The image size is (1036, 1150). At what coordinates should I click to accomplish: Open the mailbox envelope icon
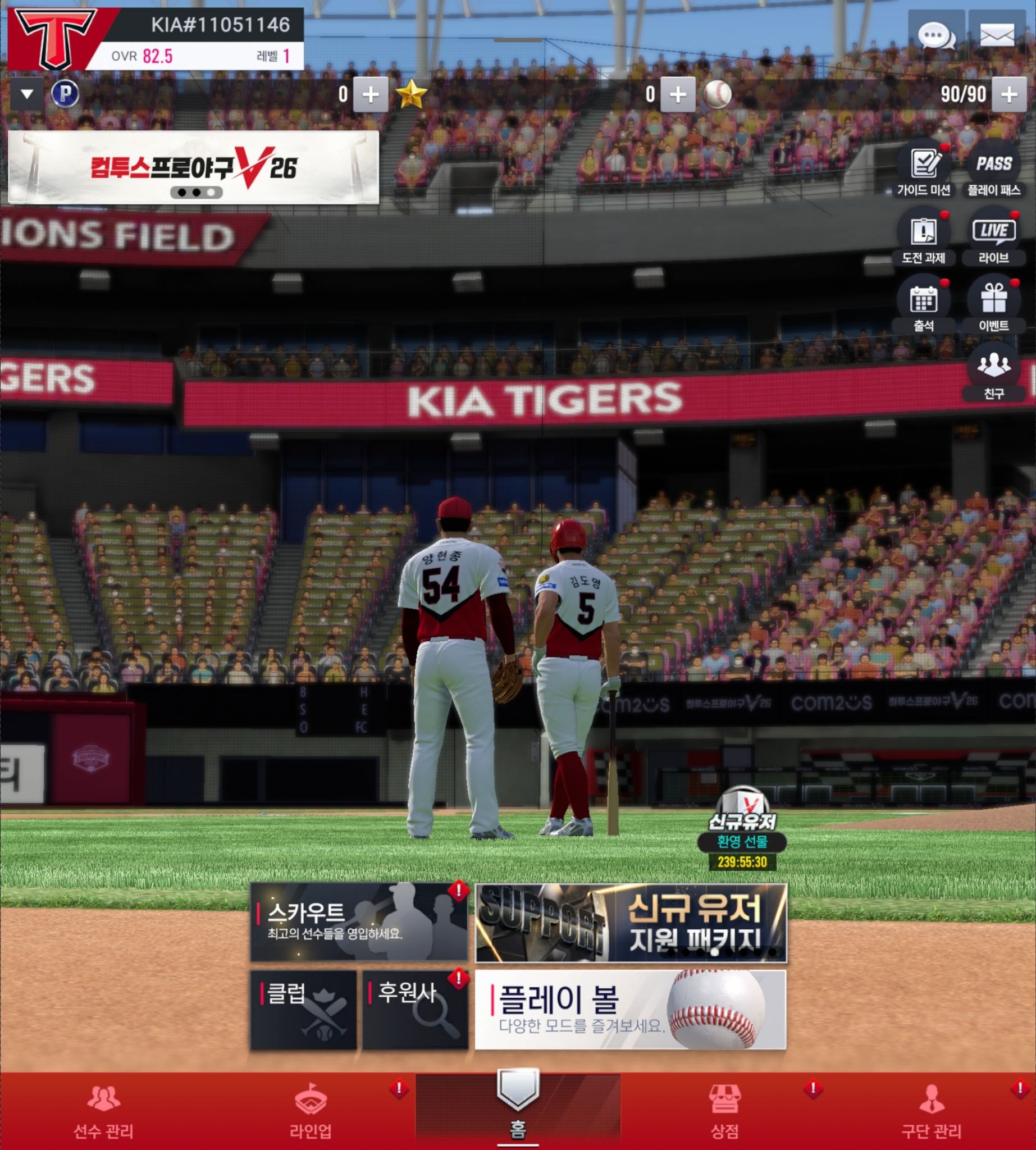tap(997, 35)
